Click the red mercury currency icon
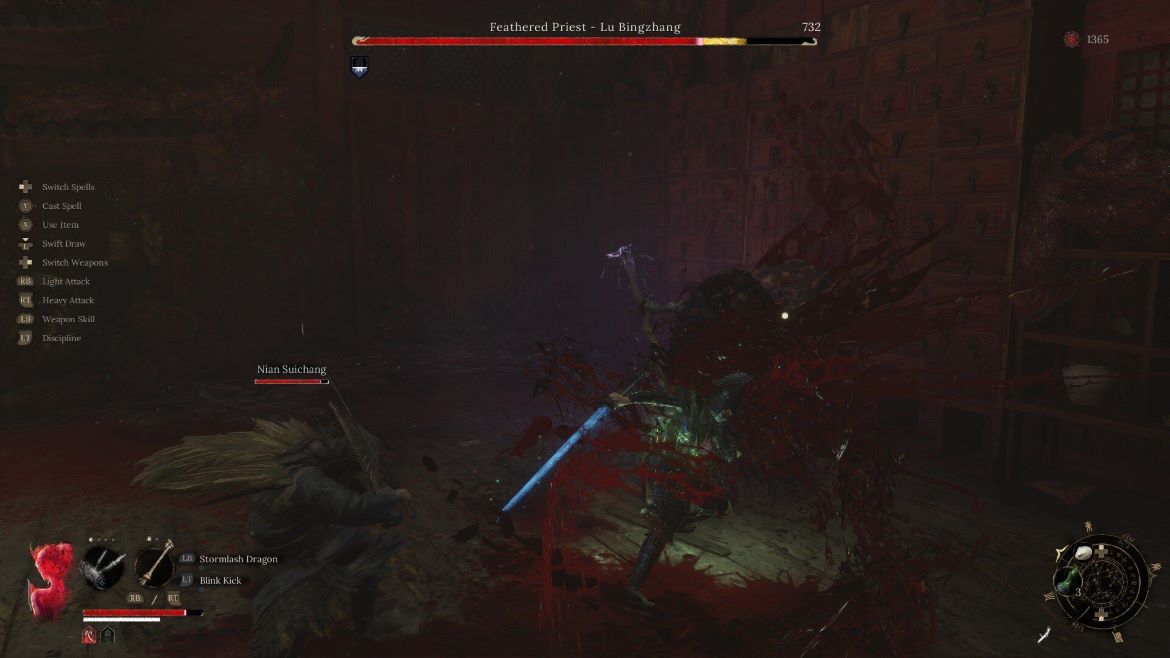This screenshot has width=1170, height=658. point(1072,39)
